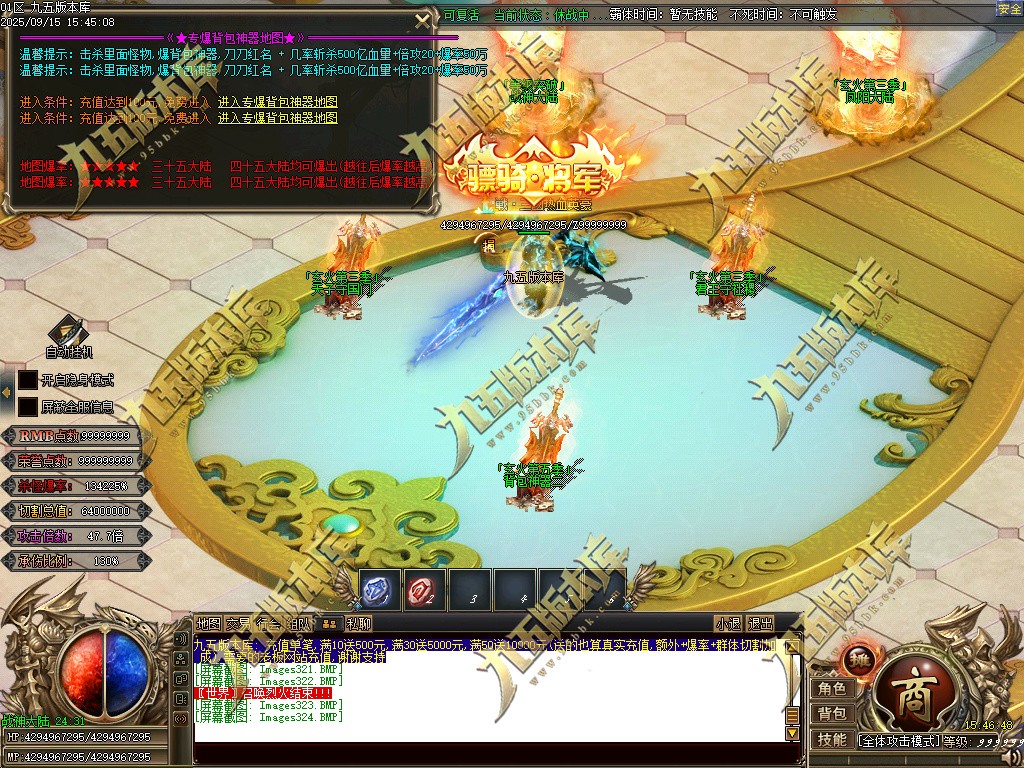
Task: Open the 技能 skills panel
Action: [832, 740]
